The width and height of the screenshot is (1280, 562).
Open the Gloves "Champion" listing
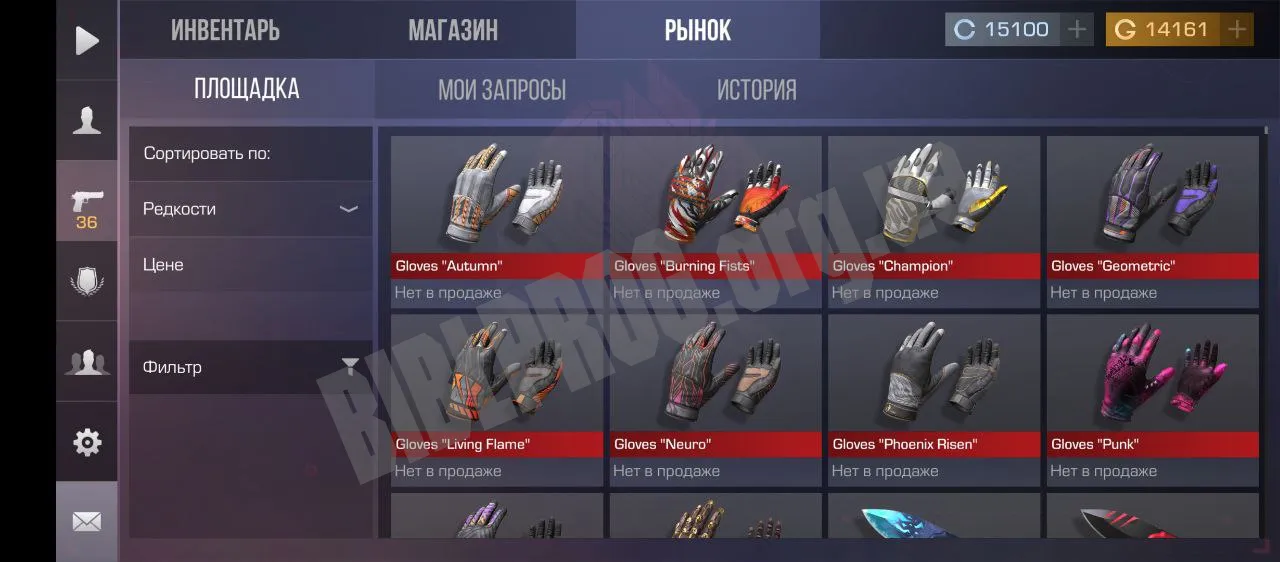[933, 220]
